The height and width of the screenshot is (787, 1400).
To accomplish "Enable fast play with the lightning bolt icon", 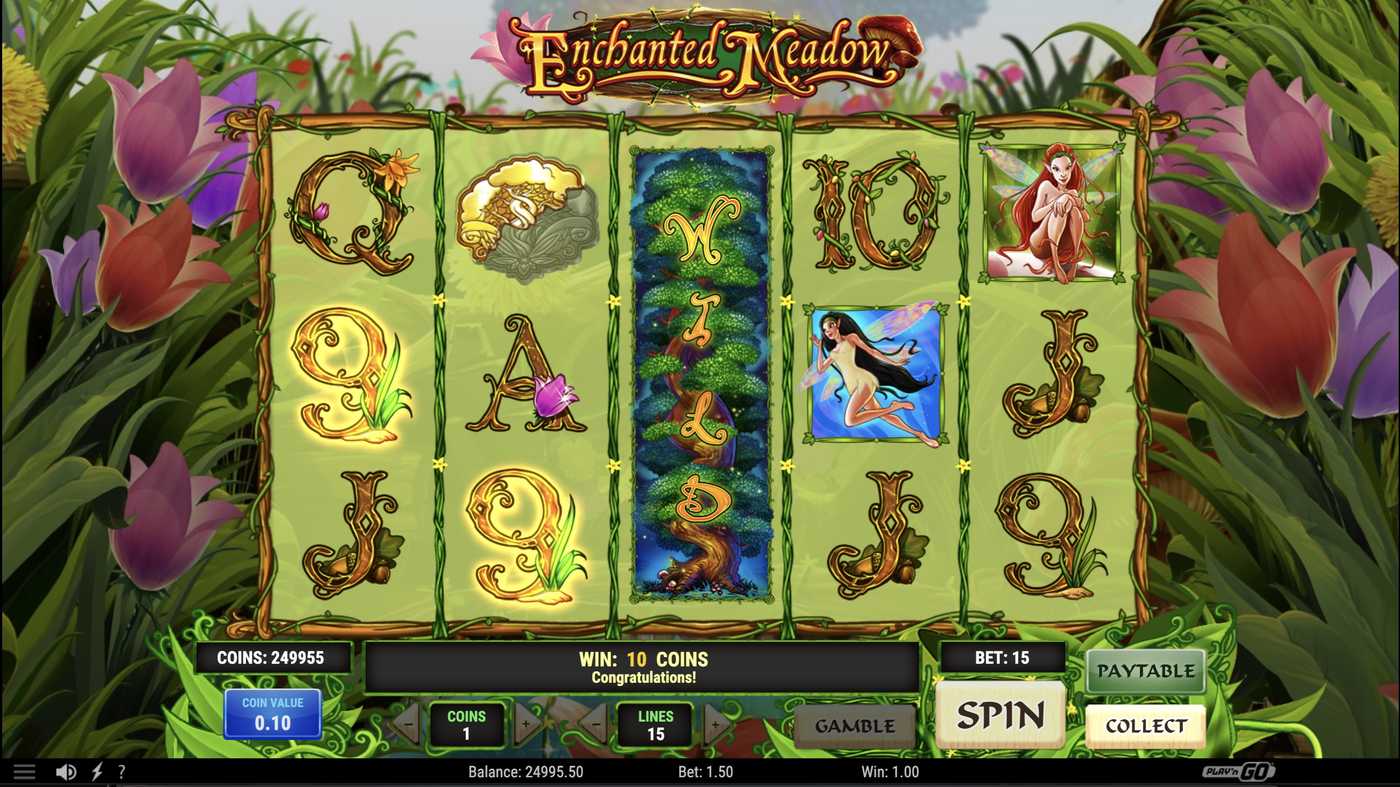I will (x=96, y=770).
